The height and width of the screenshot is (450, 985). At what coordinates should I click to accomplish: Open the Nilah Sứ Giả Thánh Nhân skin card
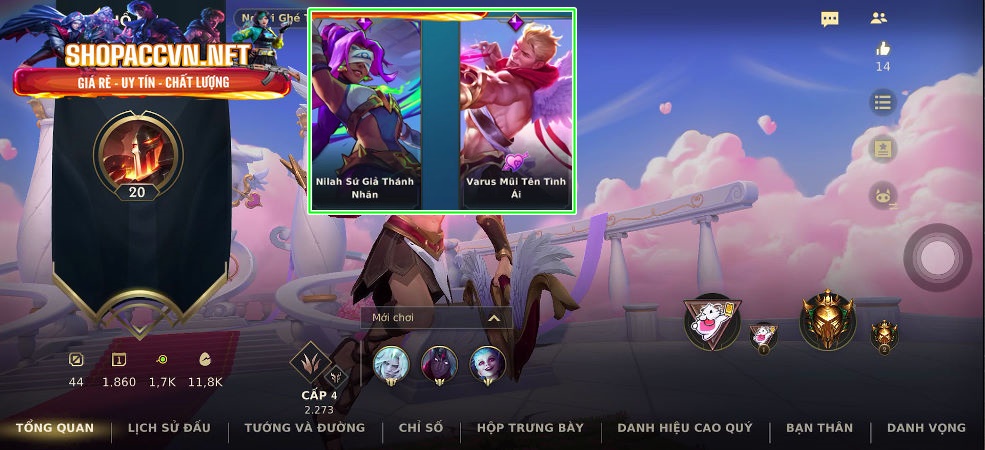click(x=365, y=110)
